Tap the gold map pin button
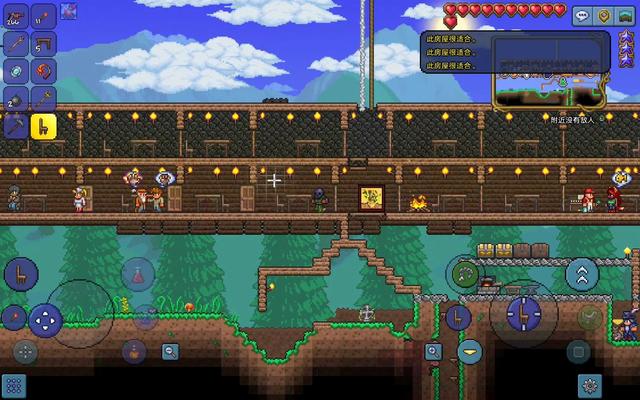The height and width of the screenshot is (400, 640). click(x=603, y=16)
